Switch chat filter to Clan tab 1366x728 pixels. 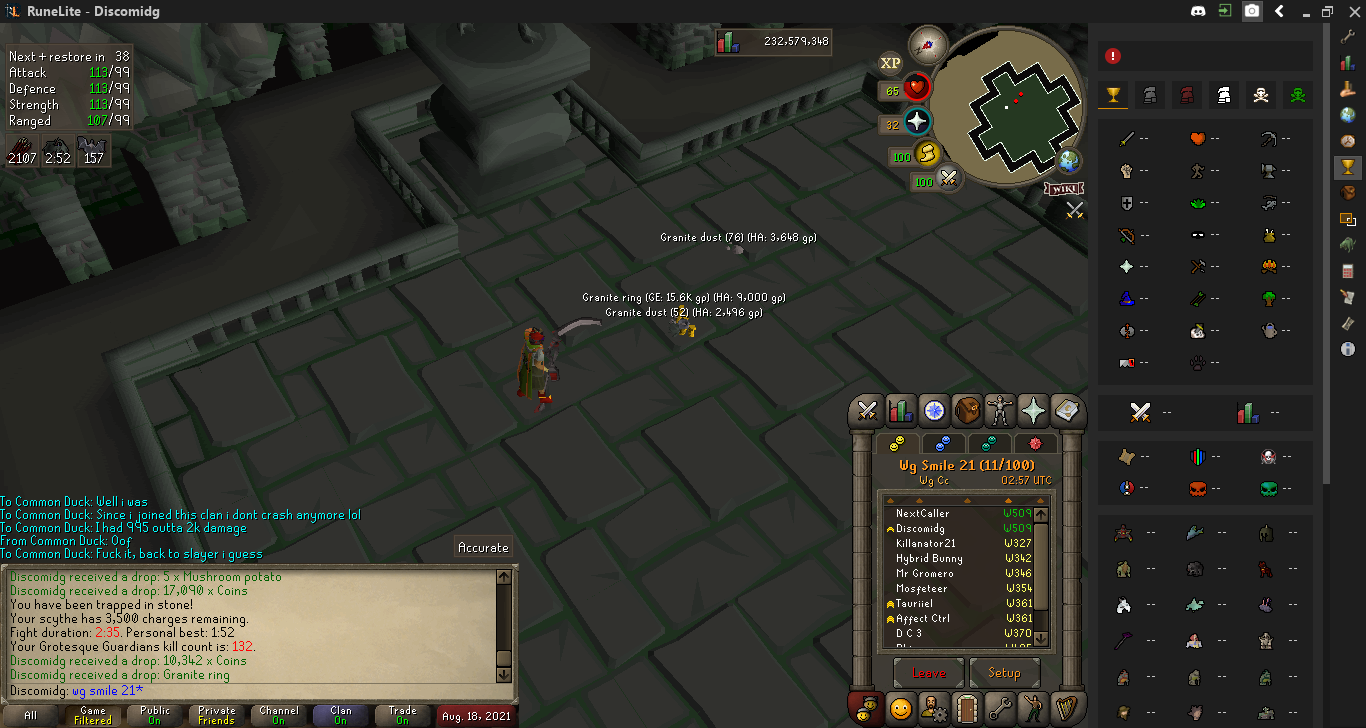click(x=341, y=716)
